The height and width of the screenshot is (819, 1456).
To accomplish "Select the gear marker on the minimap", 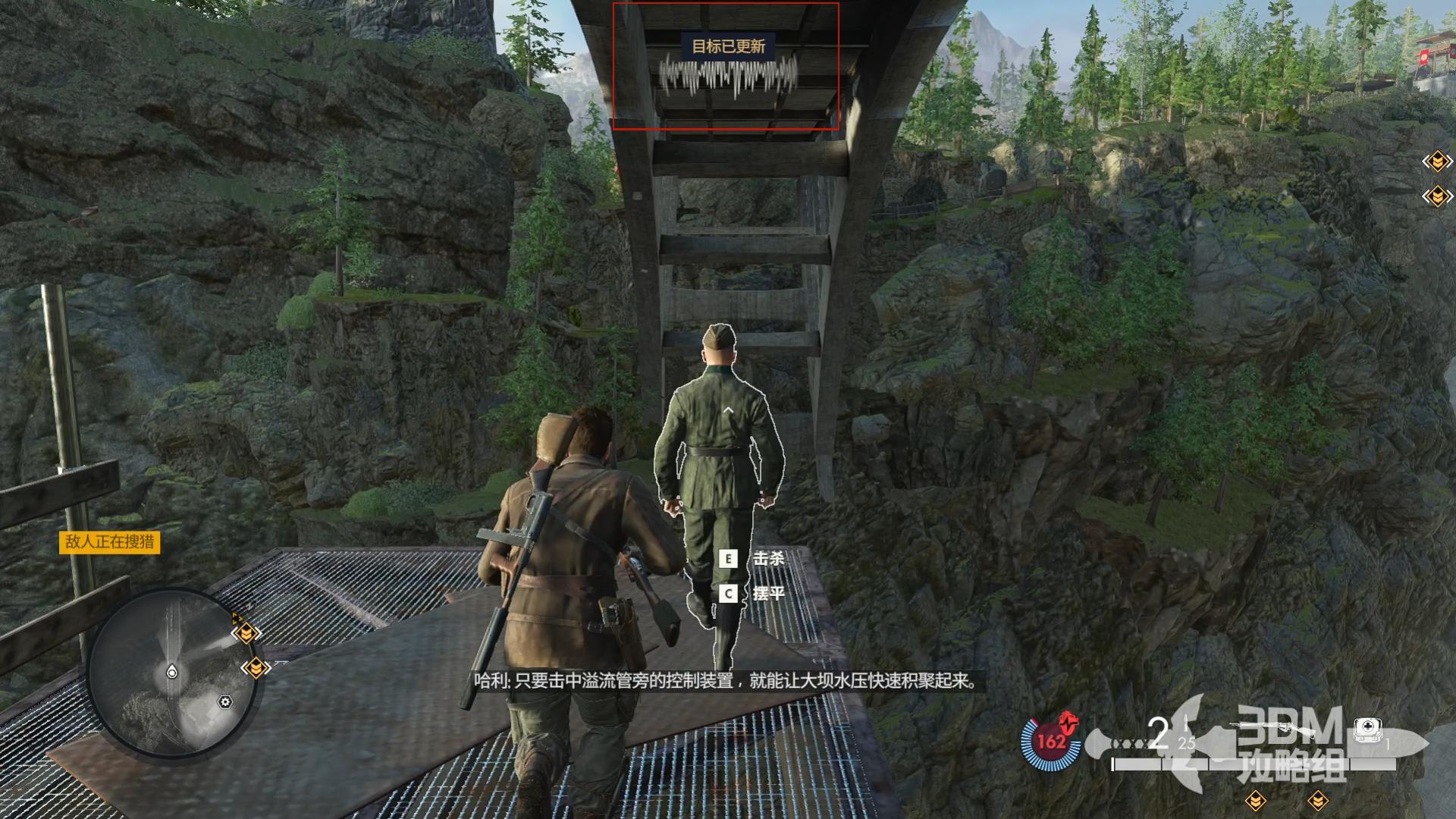I will pyautogui.click(x=225, y=702).
